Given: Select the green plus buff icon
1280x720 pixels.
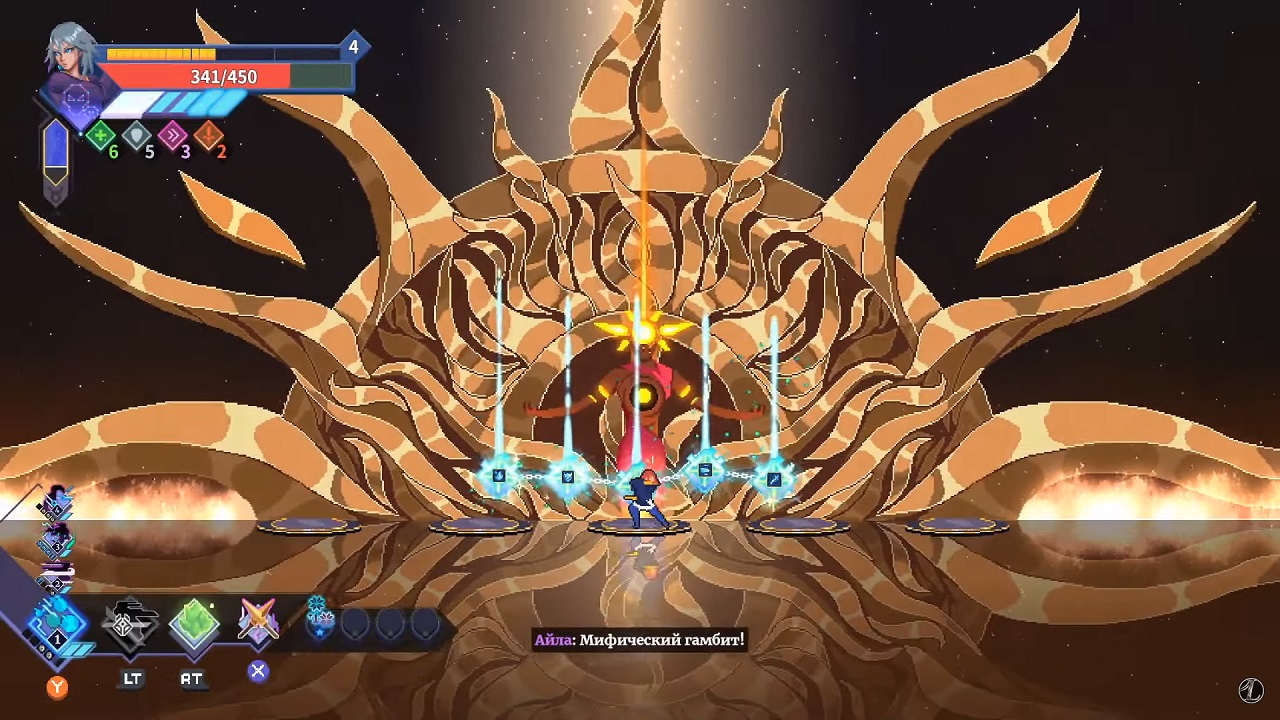Looking at the screenshot, I should [x=100, y=135].
